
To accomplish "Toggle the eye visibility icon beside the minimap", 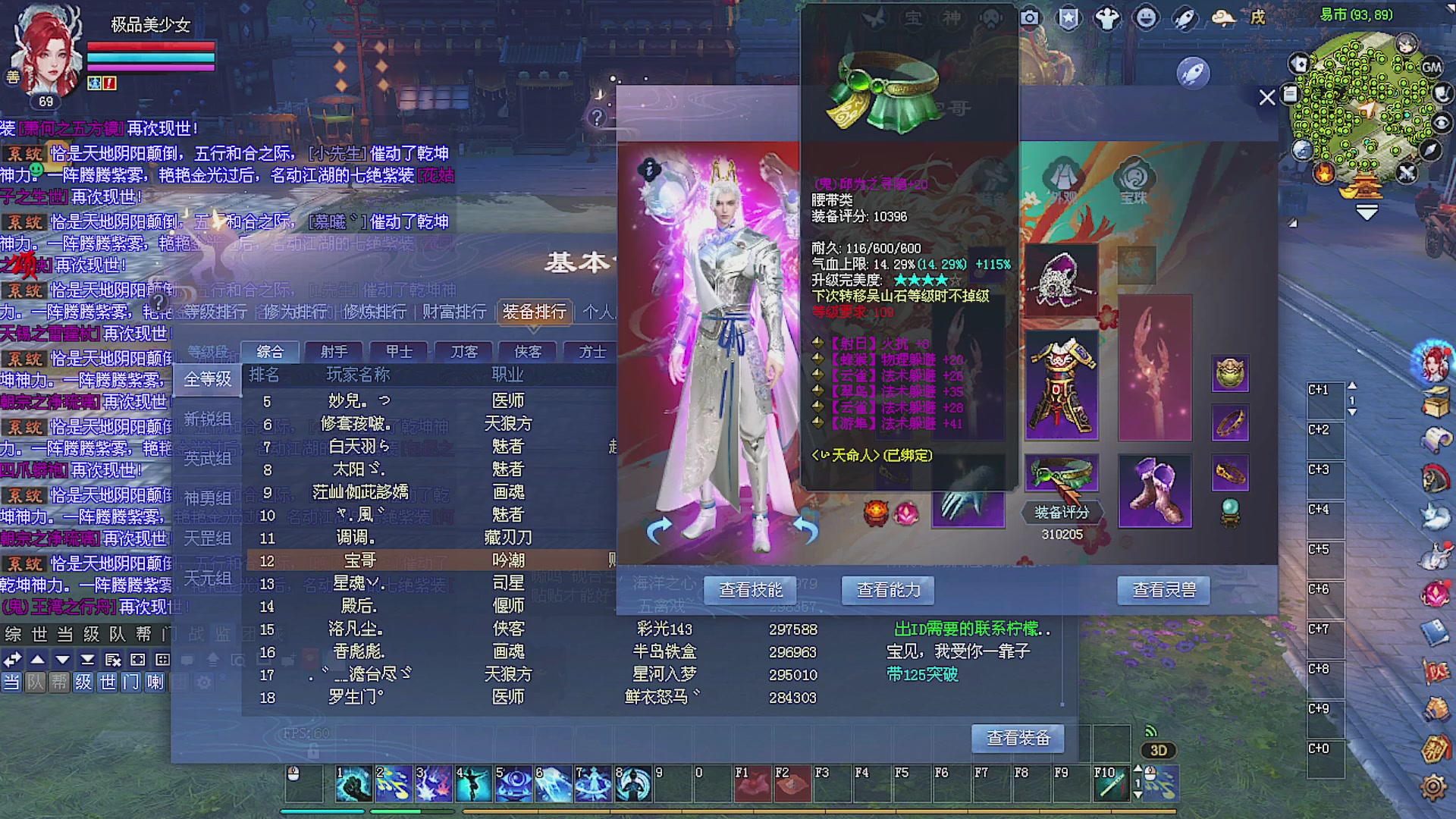I will (1442, 121).
